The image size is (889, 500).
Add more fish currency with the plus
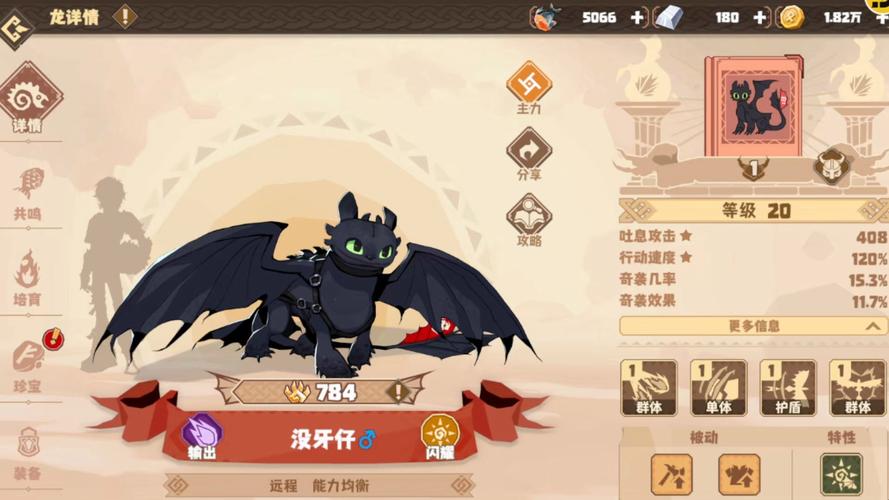(637, 17)
